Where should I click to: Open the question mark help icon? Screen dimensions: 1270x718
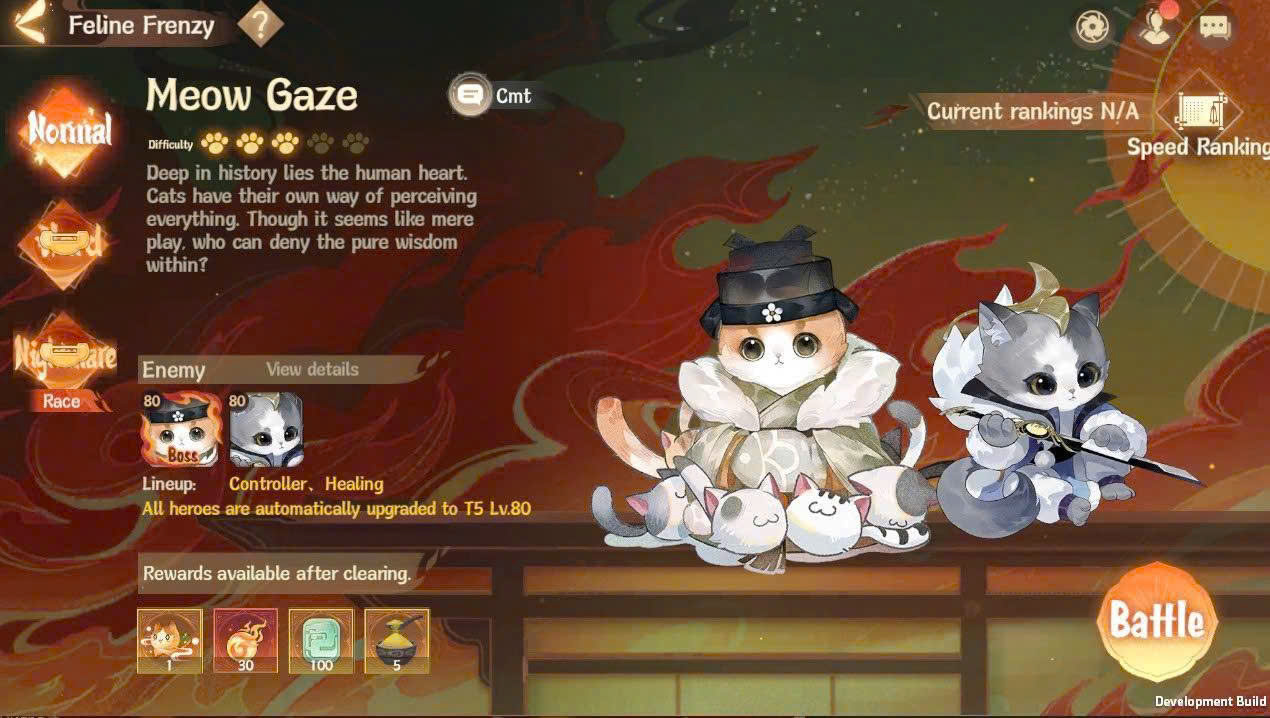260,24
